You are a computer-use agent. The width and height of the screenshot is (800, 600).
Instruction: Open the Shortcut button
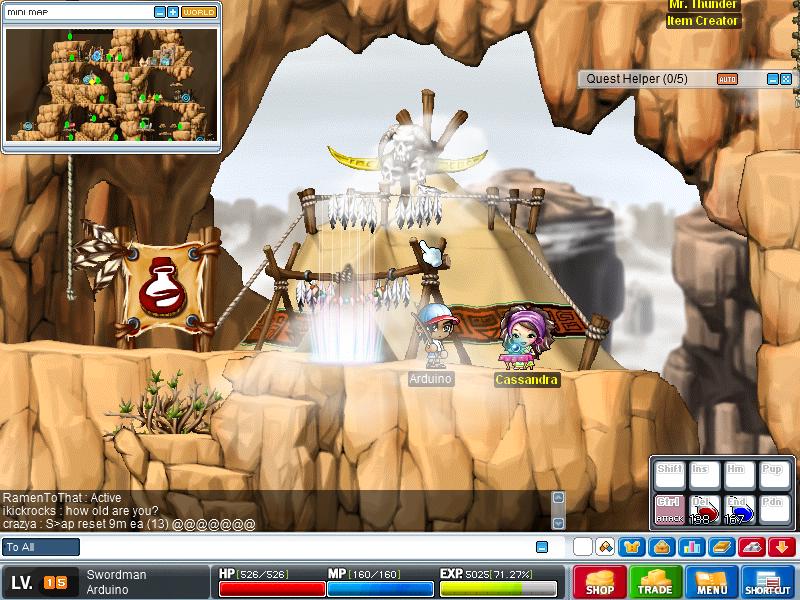point(767,581)
